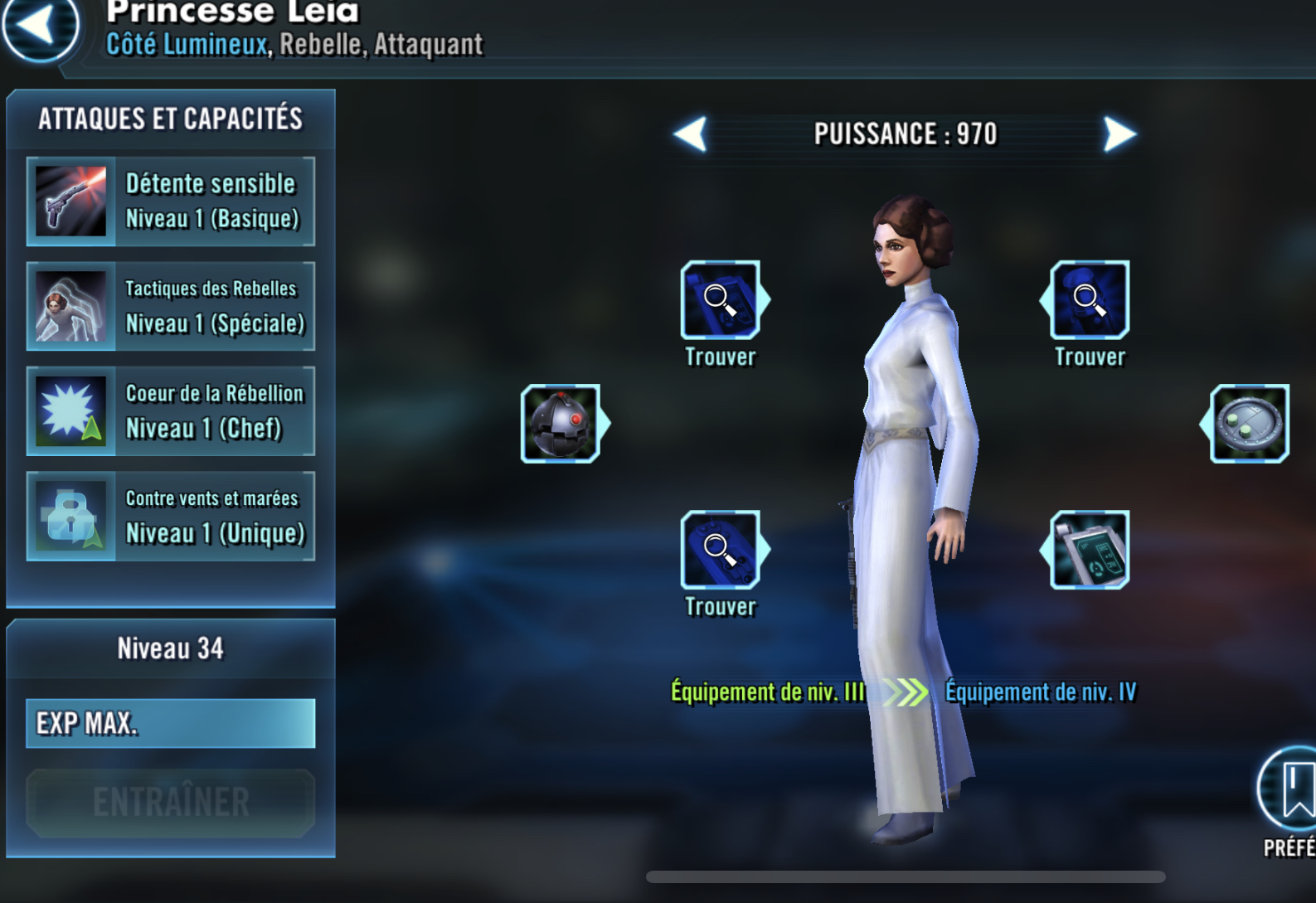The height and width of the screenshot is (903, 1316).
Task: Go back using the arrow button
Action: [x=38, y=27]
